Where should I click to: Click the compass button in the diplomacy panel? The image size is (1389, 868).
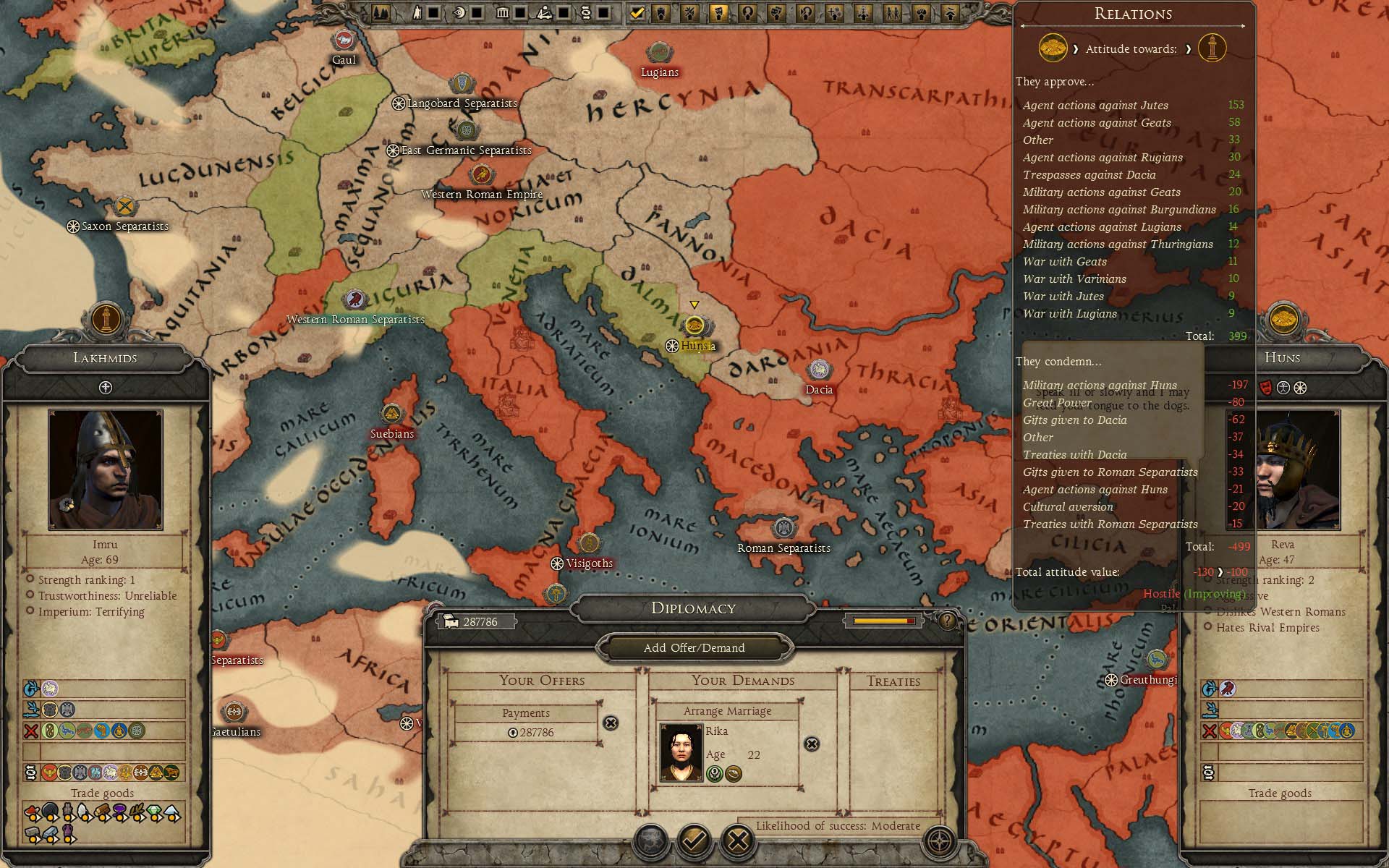click(x=939, y=841)
